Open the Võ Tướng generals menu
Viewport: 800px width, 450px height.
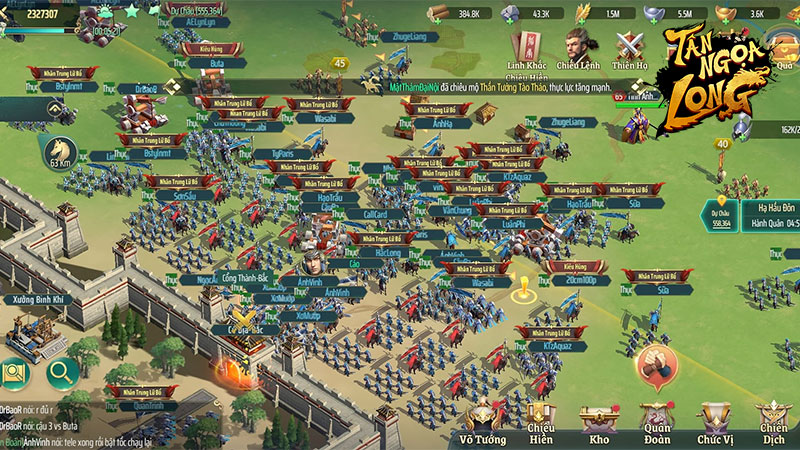coord(477,423)
